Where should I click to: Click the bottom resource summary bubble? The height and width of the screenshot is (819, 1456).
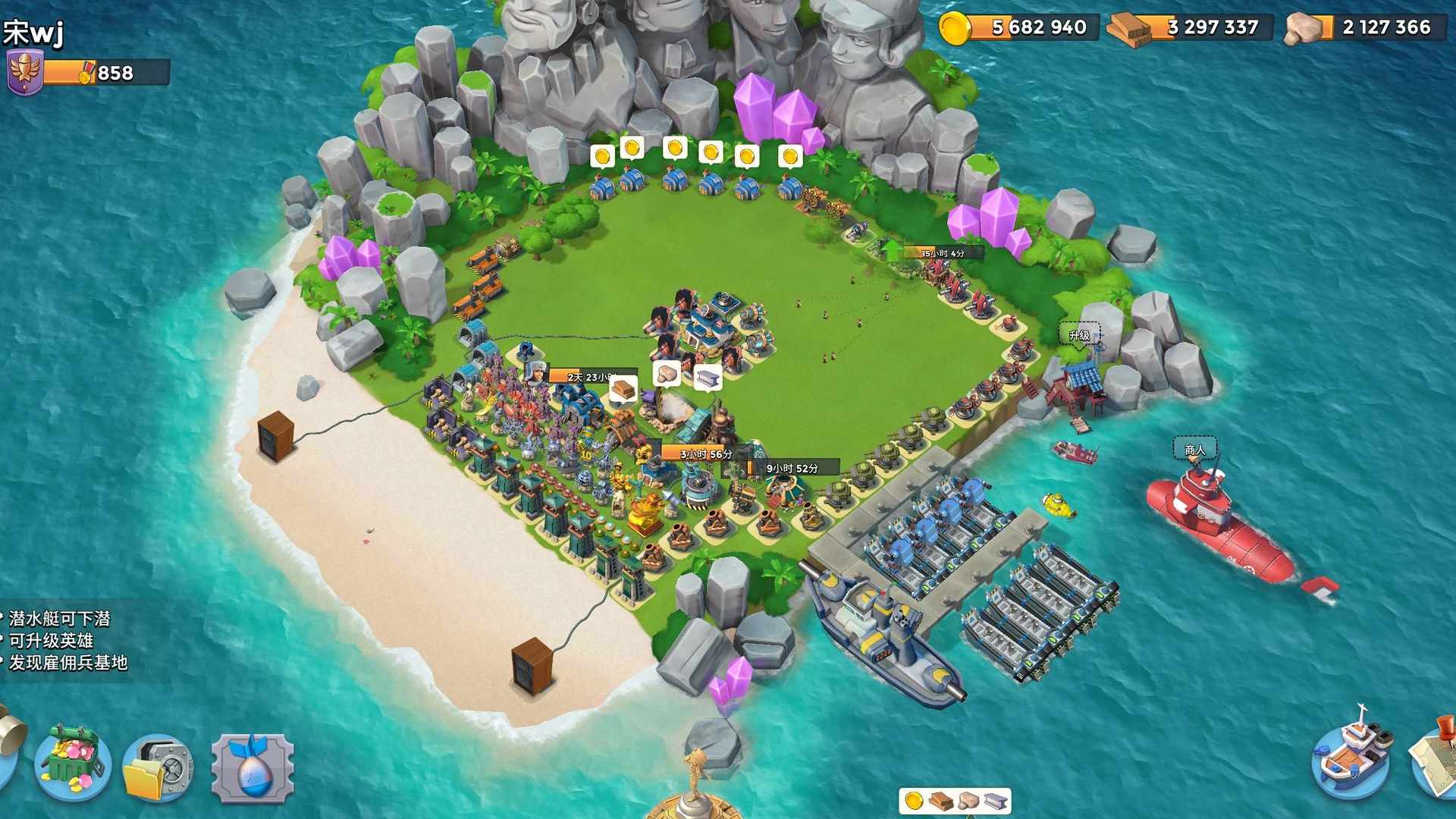955,801
